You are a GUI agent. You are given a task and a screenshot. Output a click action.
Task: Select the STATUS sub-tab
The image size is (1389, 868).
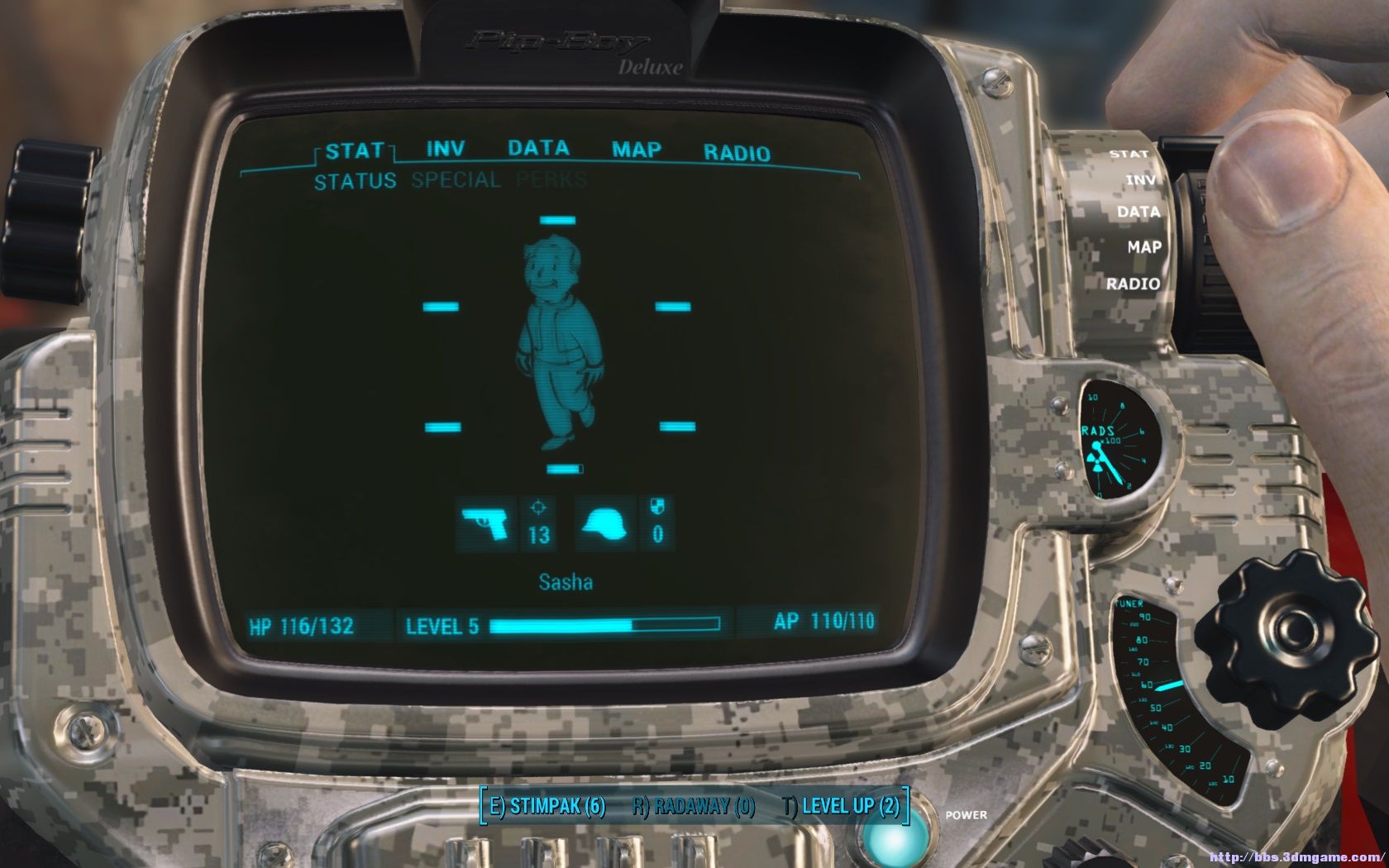(x=355, y=182)
